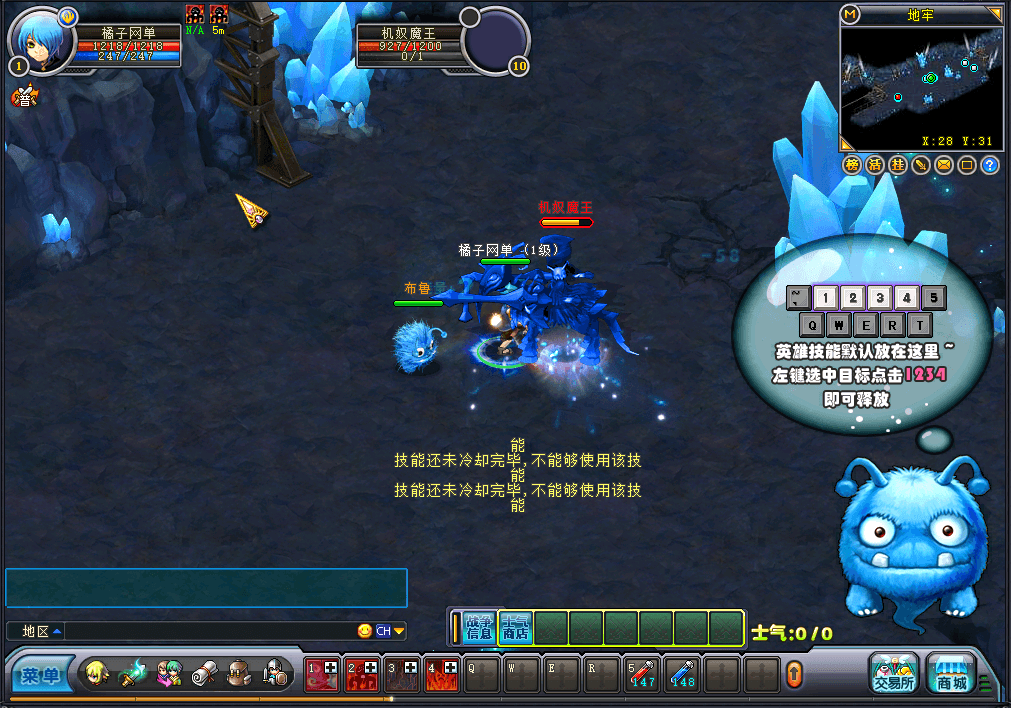Activate hero skill in slot 1
The width and height of the screenshot is (1011, 708).
point(321,675)
